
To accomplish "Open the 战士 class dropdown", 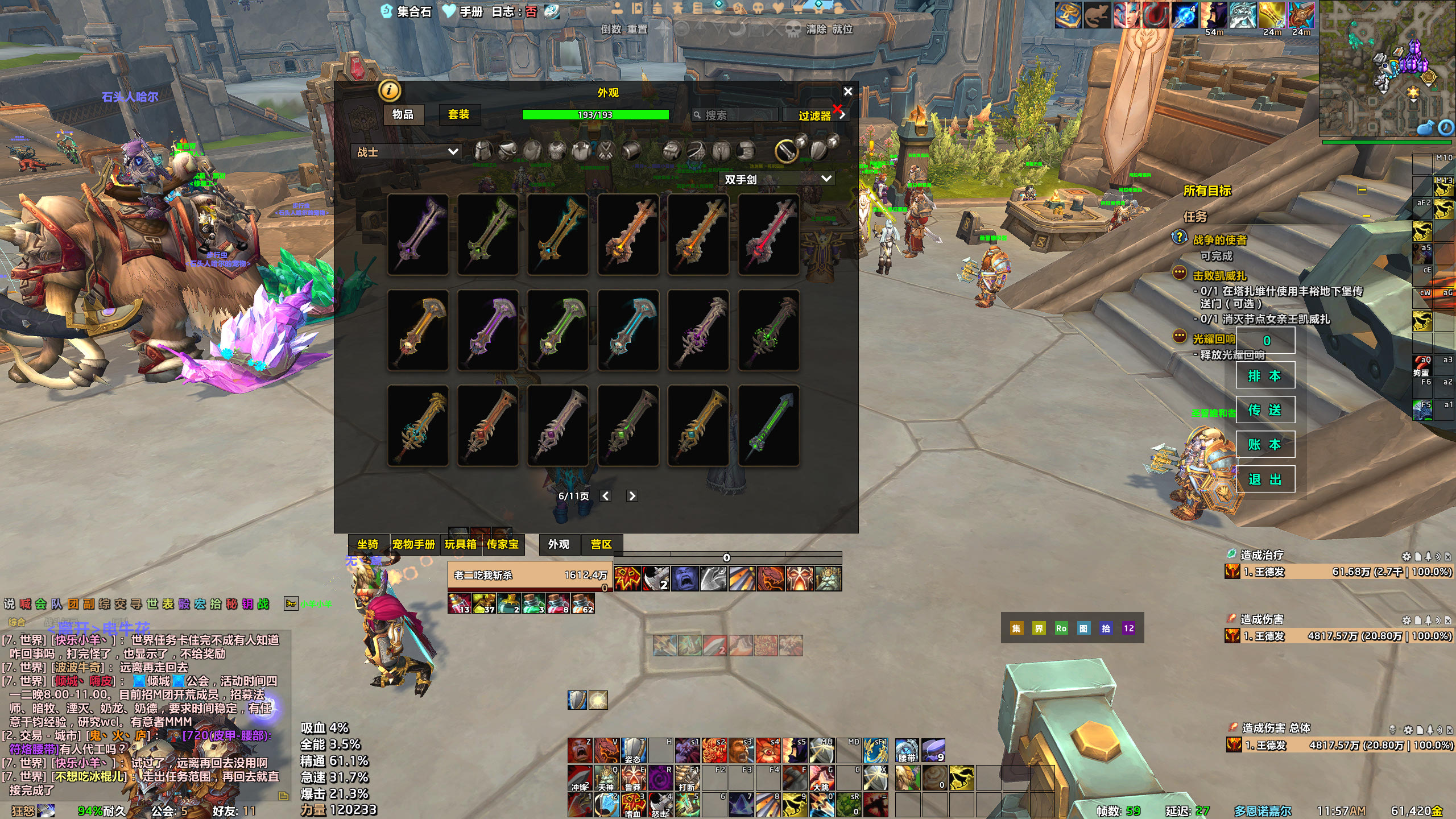I will [x=407, y=152].
